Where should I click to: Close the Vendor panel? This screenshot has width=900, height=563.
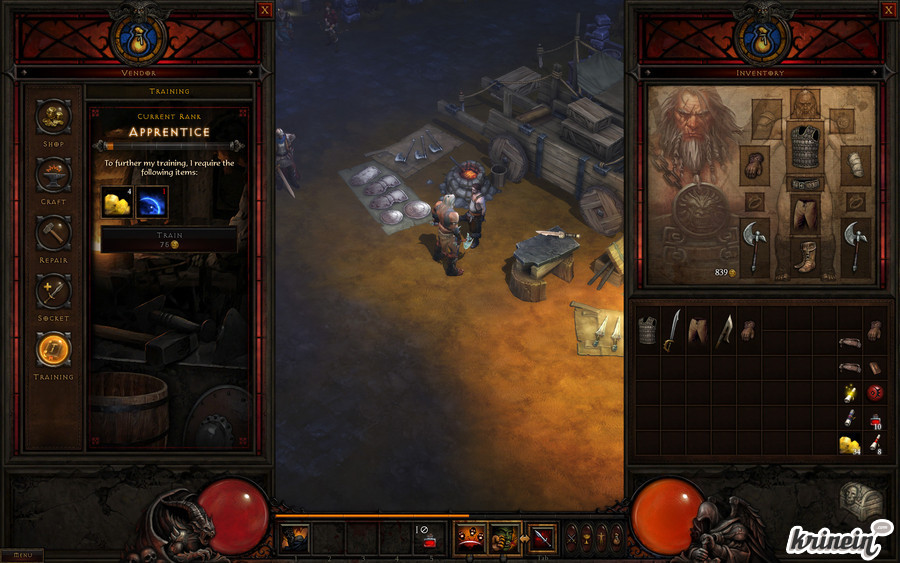[x=264, y=10]
